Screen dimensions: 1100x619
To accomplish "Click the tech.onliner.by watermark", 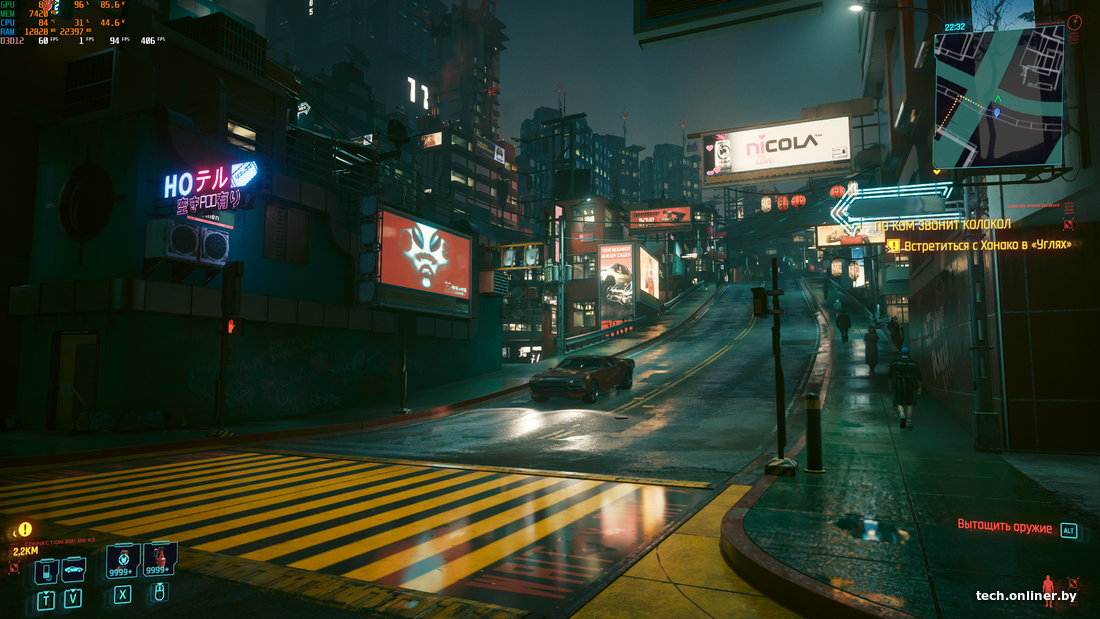I will 1026,596.
